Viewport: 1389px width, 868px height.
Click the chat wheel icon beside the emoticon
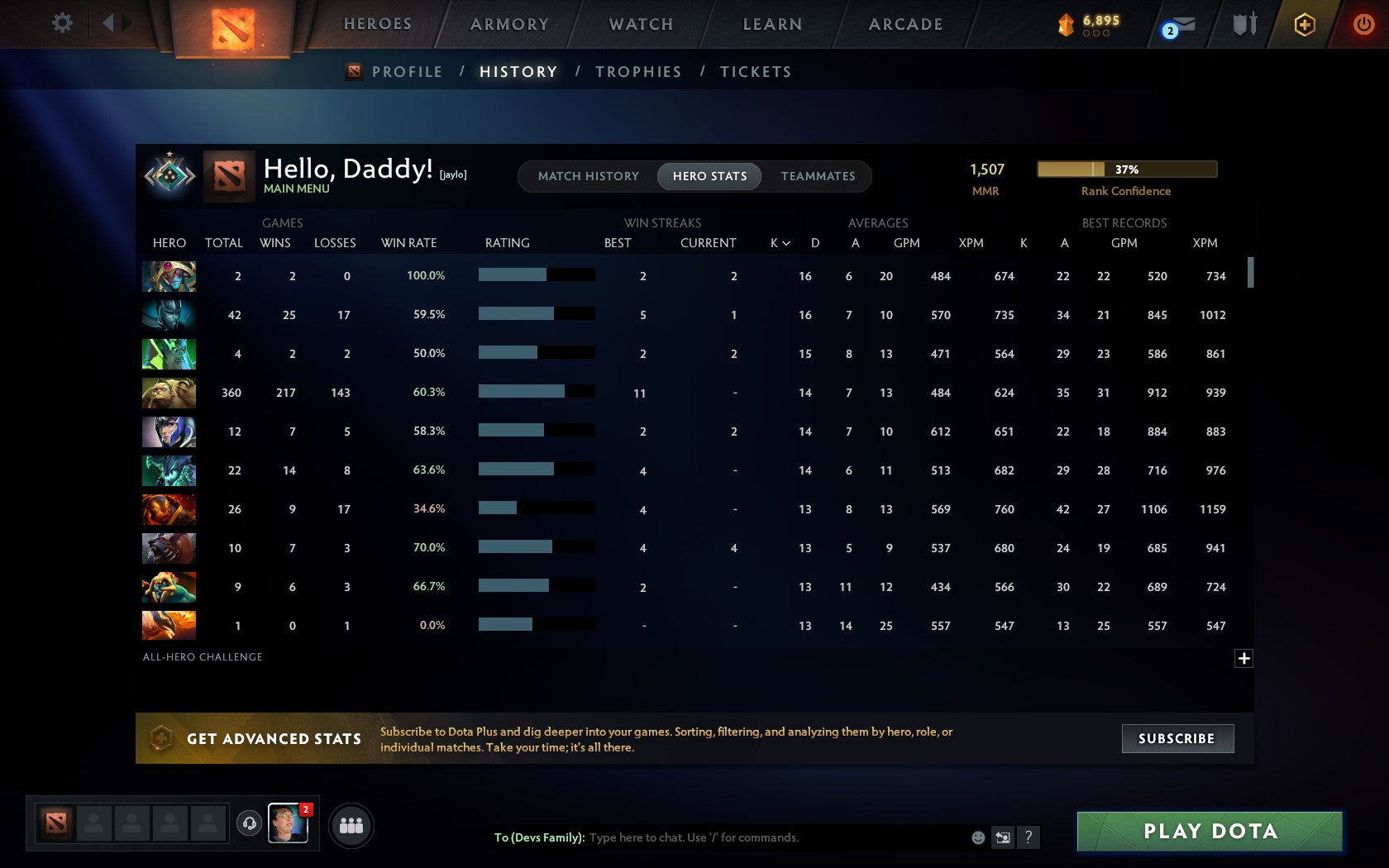[1004, 837]
